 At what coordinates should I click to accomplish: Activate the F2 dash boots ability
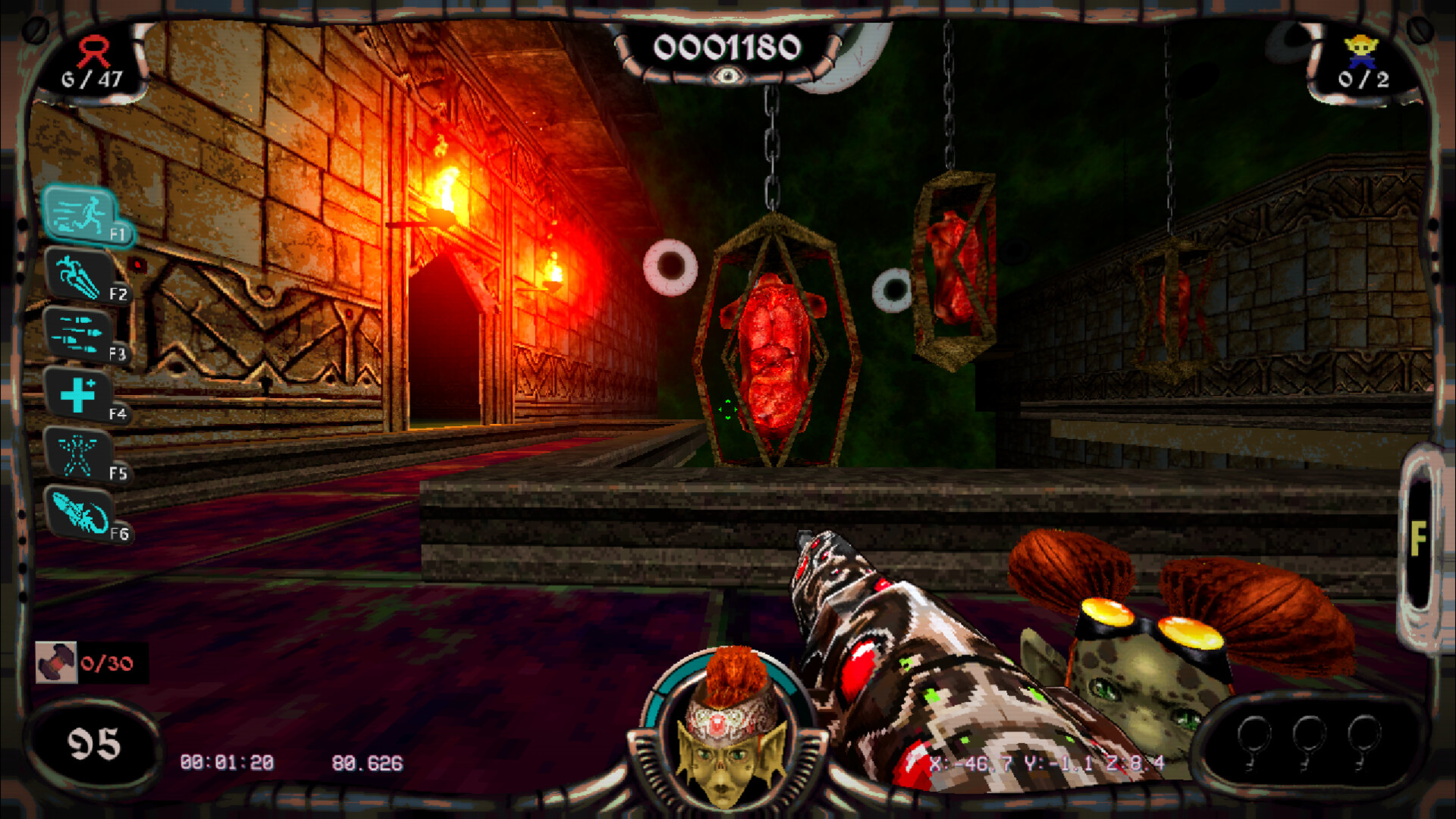coord(81,277)
